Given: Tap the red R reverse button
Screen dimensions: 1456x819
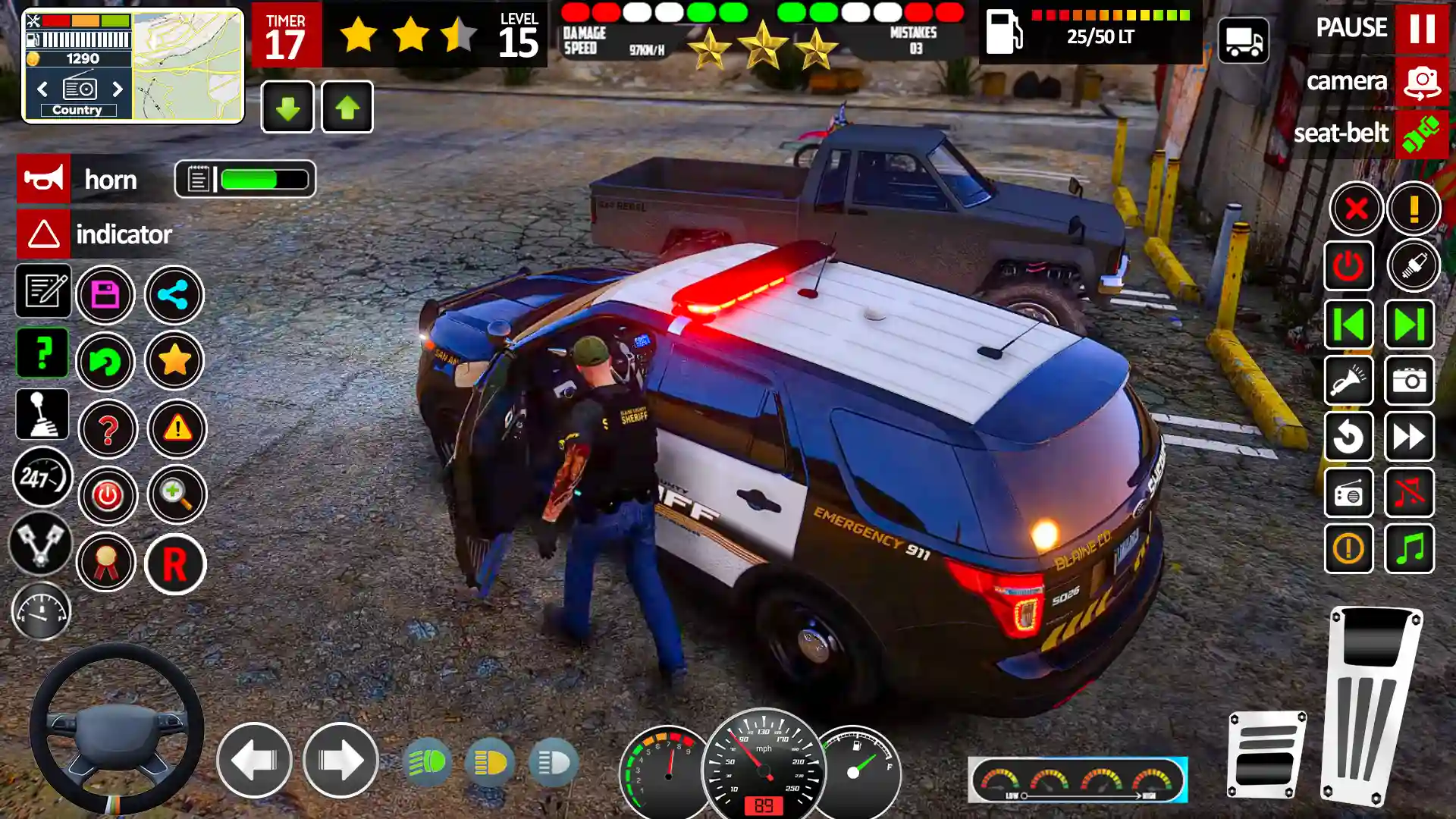Looking at the screenshot, I should [175, 564].
